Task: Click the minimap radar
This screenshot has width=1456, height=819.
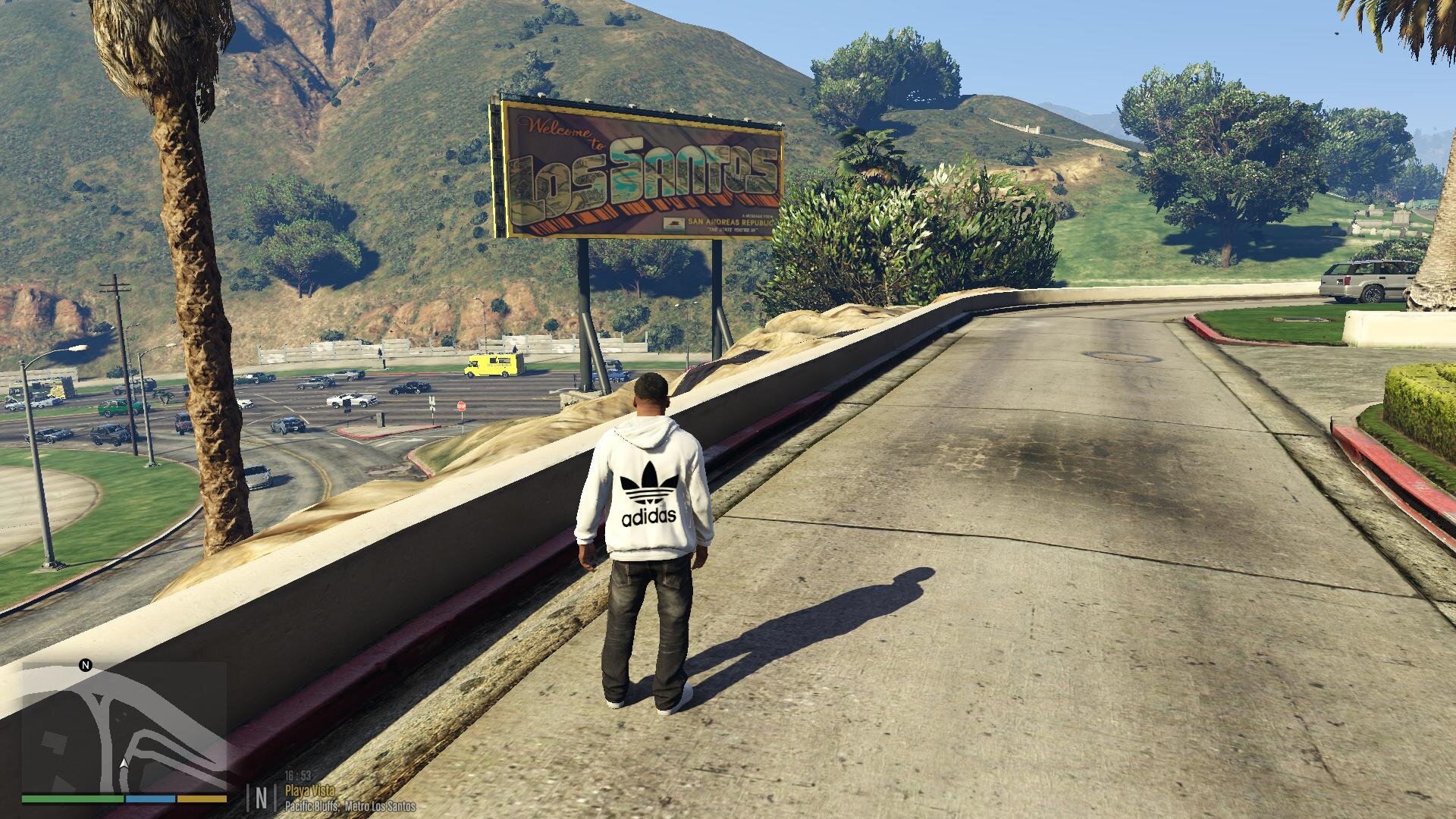Action: click(124, 726)
